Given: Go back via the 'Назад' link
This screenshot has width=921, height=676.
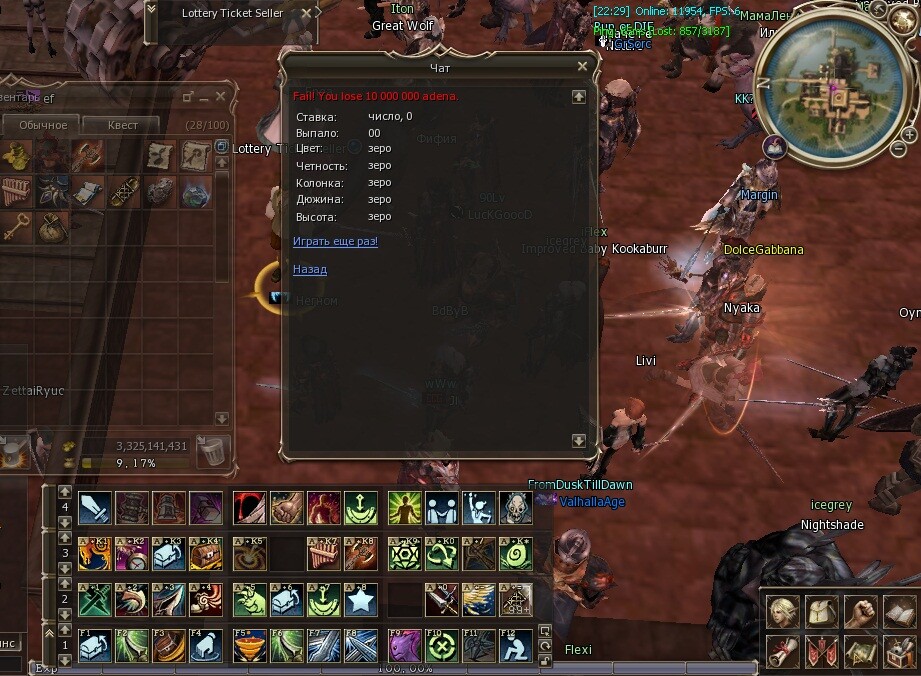Looking at the screenshot, I should coord(310,269).
